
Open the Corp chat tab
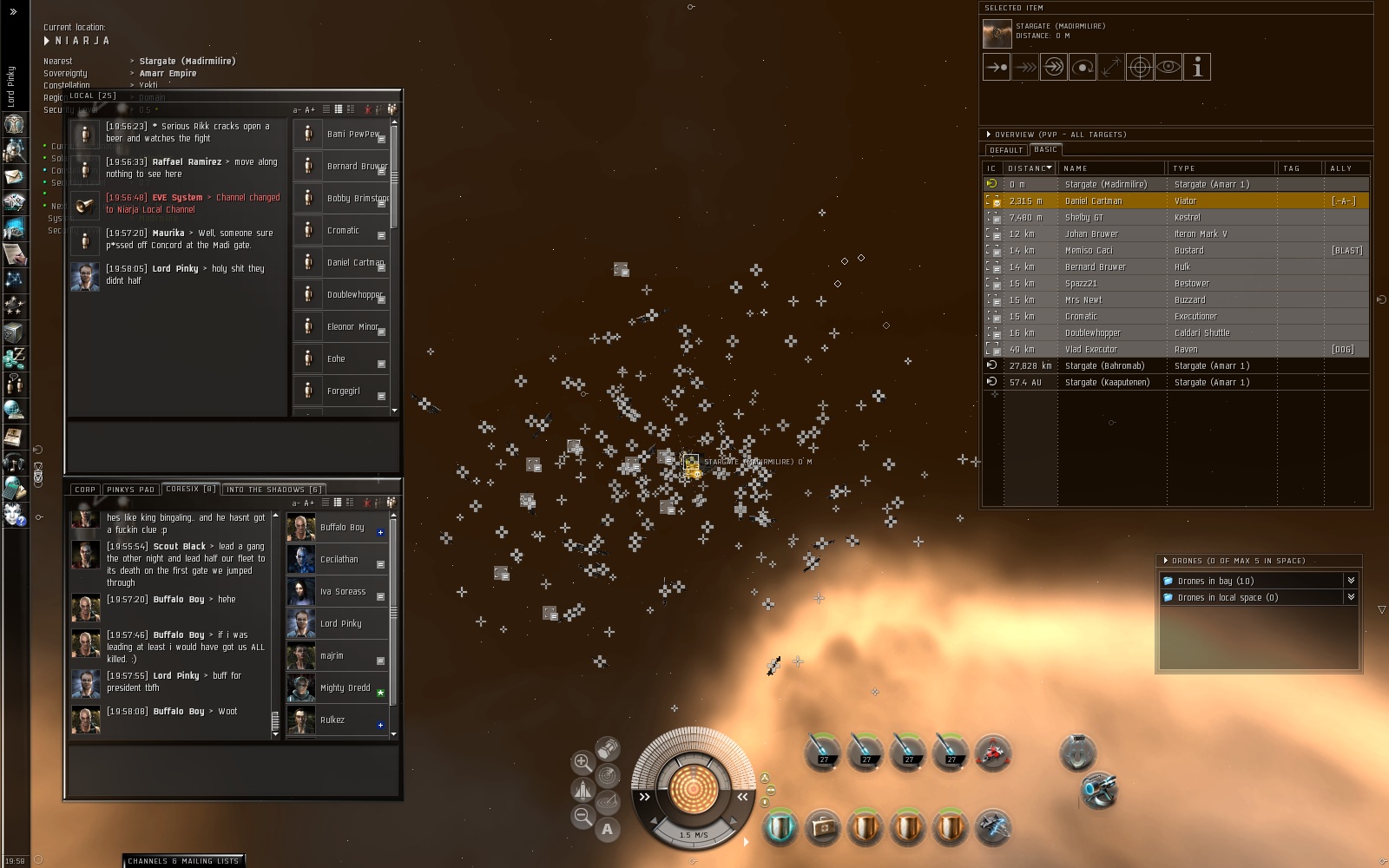coord(85,490)
